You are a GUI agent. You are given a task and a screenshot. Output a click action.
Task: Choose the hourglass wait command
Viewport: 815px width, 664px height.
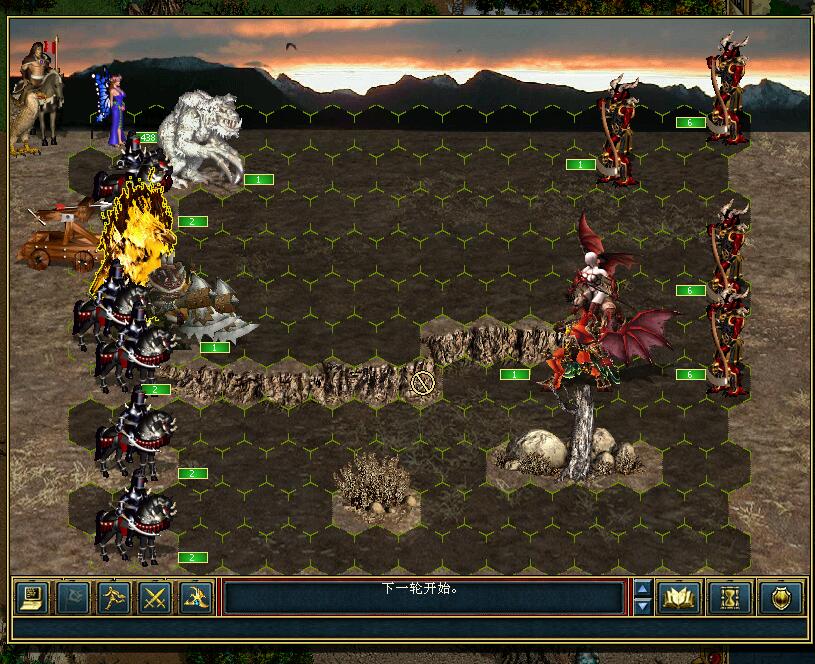pyautogui.click(x=730, y=598)
